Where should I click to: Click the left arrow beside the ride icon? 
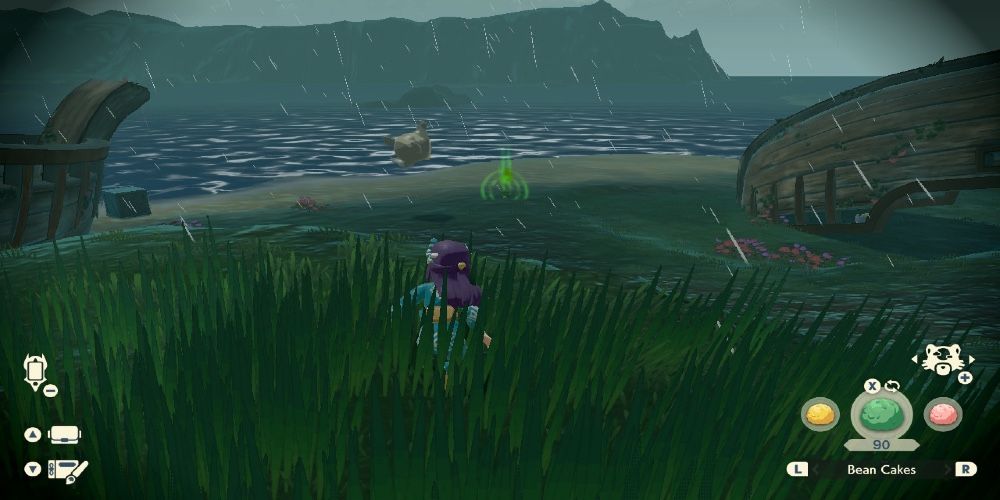pos(916,358)
